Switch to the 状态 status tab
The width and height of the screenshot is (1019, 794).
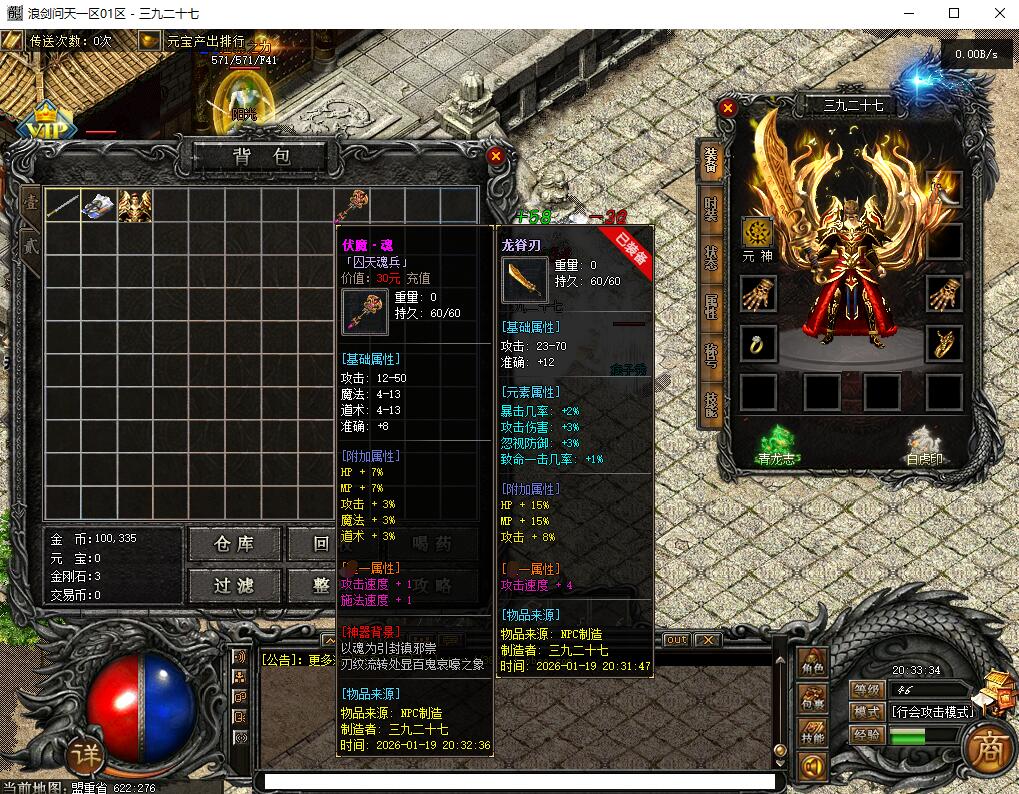[x=710, y=258]
